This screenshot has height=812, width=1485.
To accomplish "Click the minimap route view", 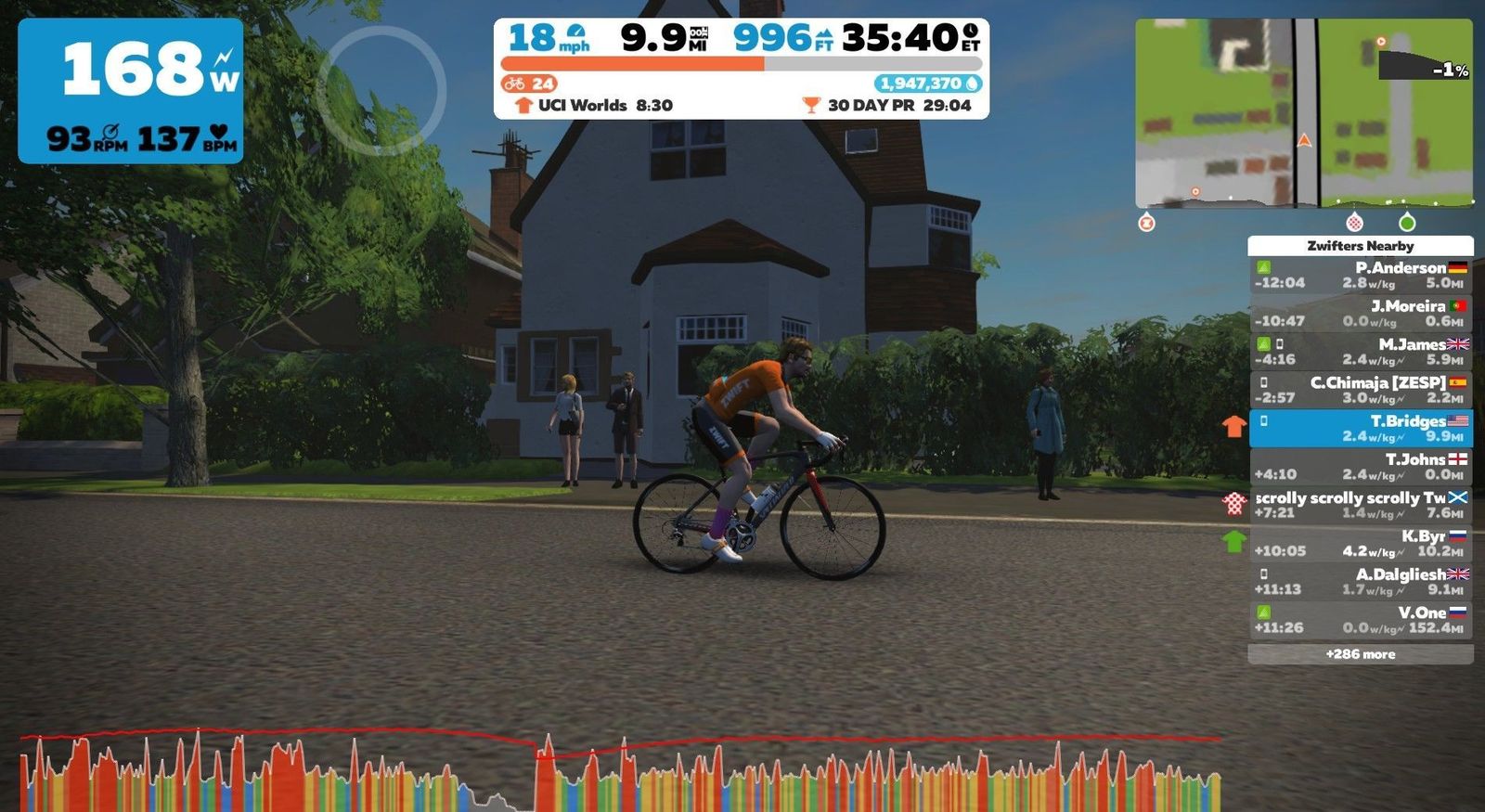I will [x=1303, y=113].
